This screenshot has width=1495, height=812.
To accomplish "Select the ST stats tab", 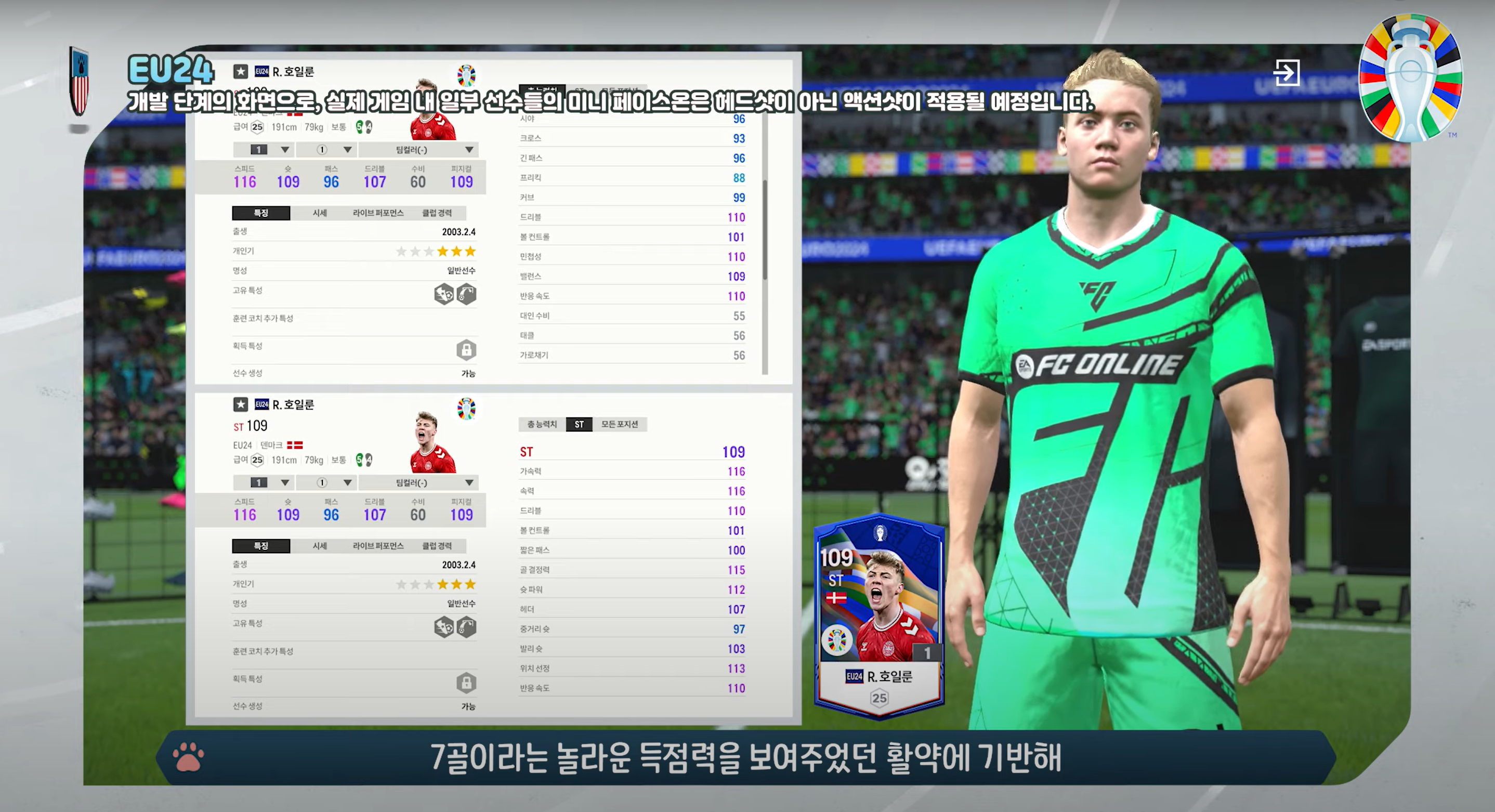I will 579,424.
